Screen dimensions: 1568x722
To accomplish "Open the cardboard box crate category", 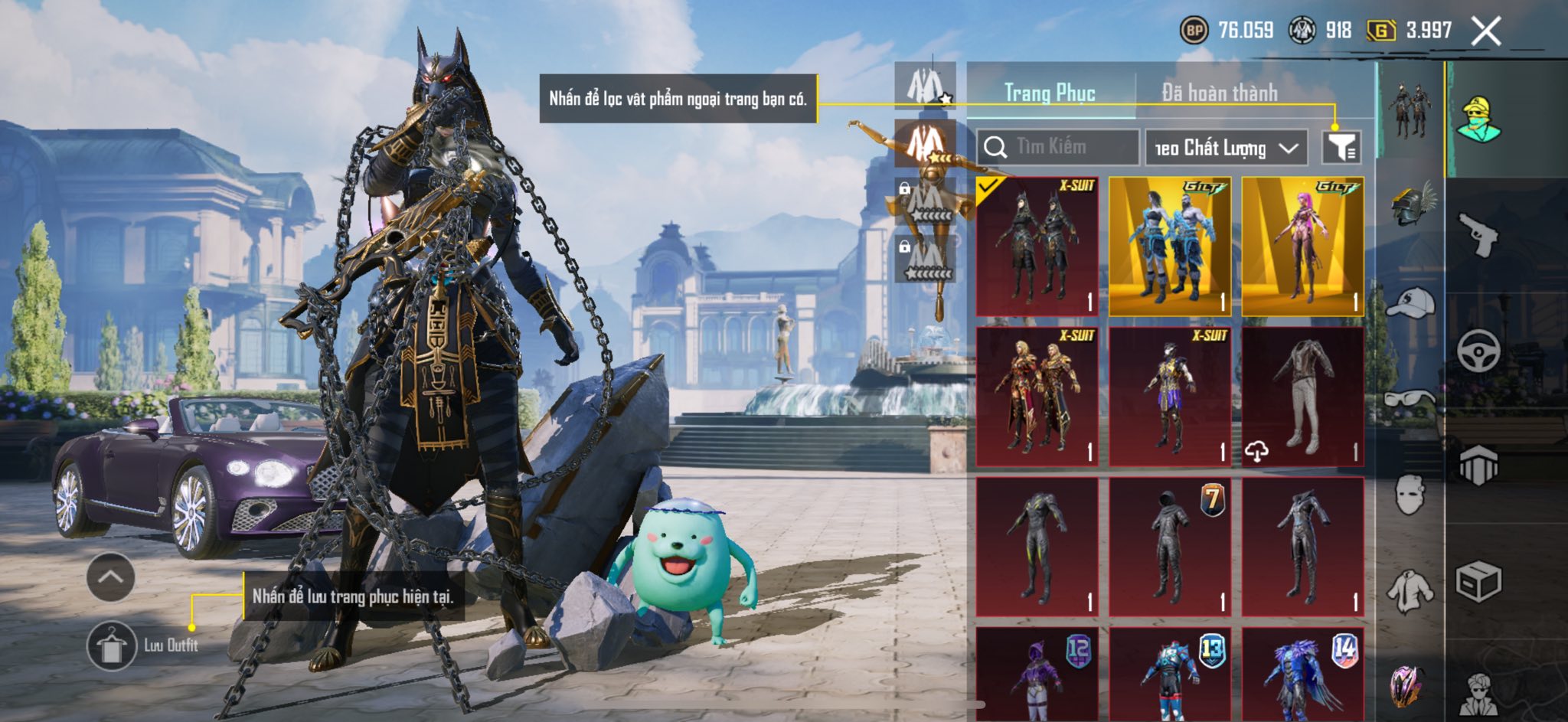I will (1477, 582).
